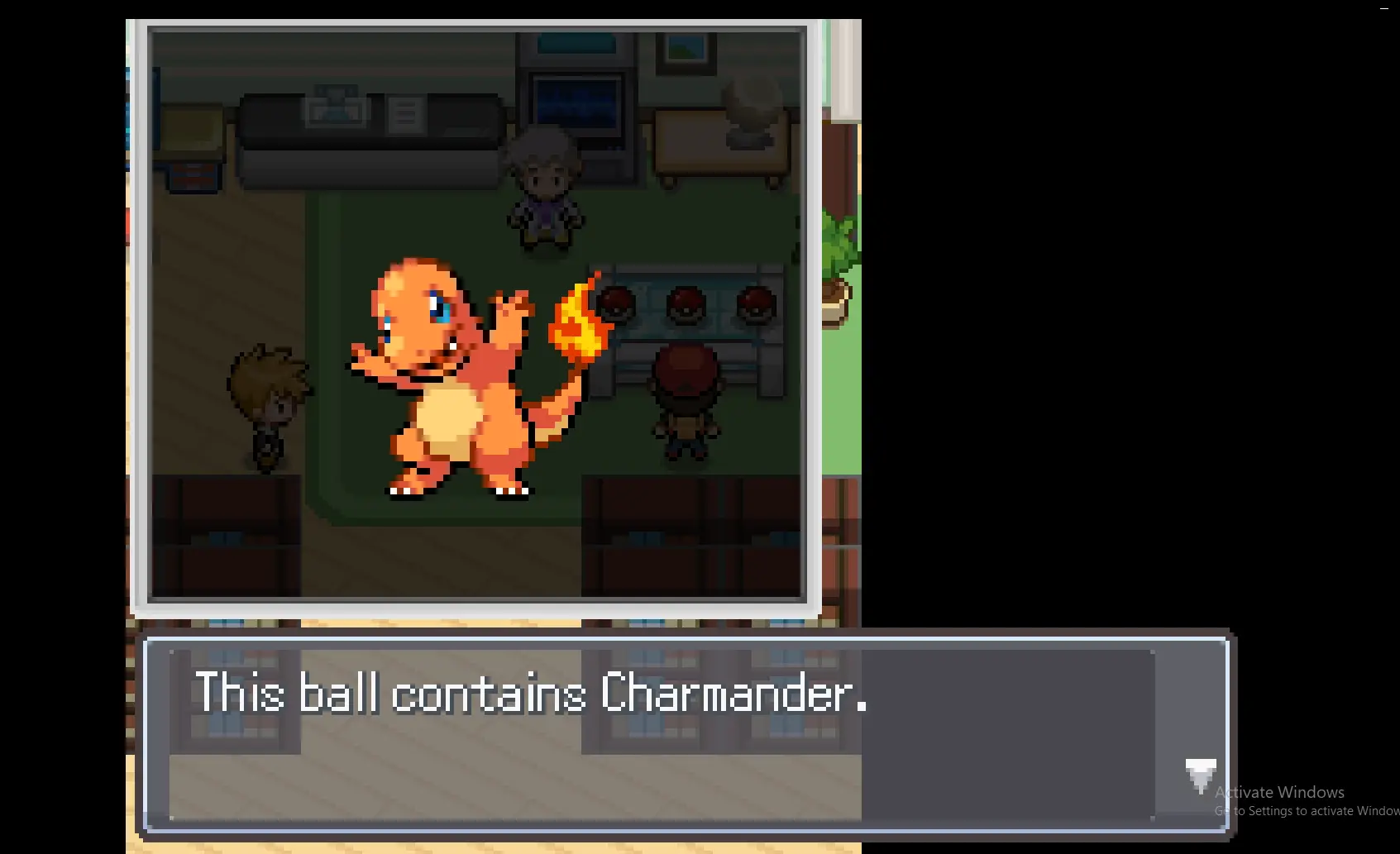Click Professor Oak's character sprite
Image resolution: width=1400 pixels, height=854 pixels.
coord(546,190)
